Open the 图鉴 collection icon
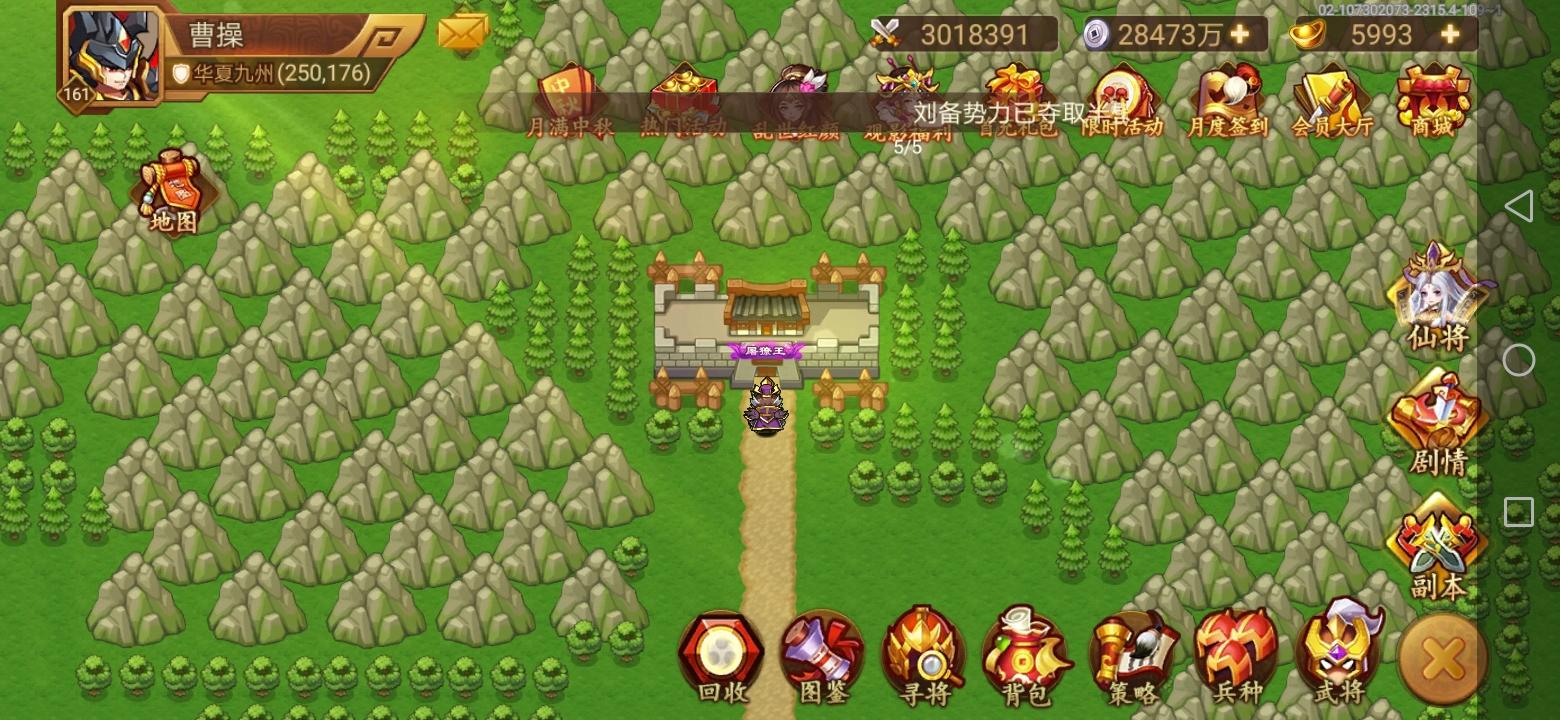Screen dimensions: 1560x720 coord(820,655)
